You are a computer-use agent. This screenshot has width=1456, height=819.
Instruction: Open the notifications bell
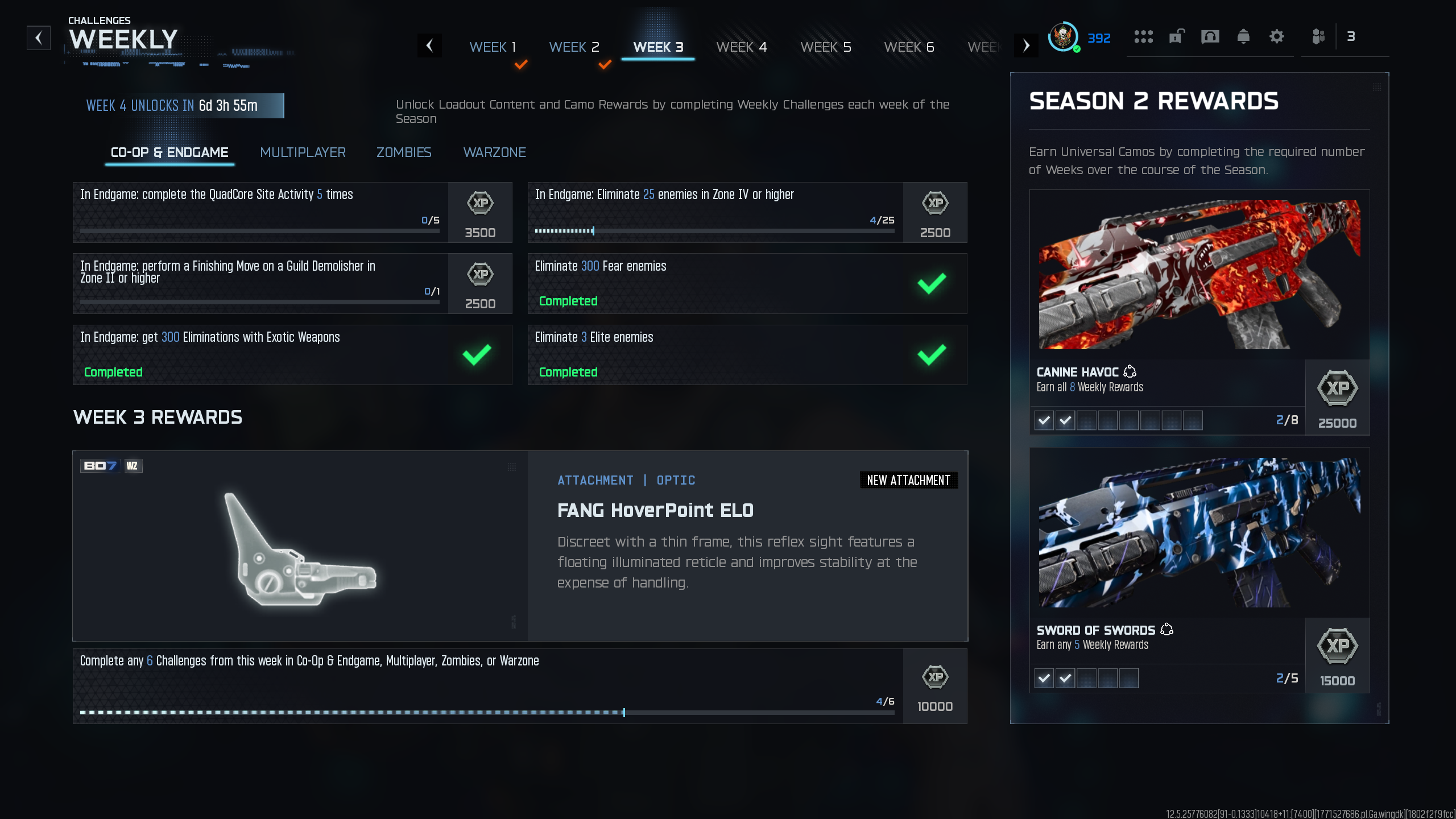coord(1243,36)
